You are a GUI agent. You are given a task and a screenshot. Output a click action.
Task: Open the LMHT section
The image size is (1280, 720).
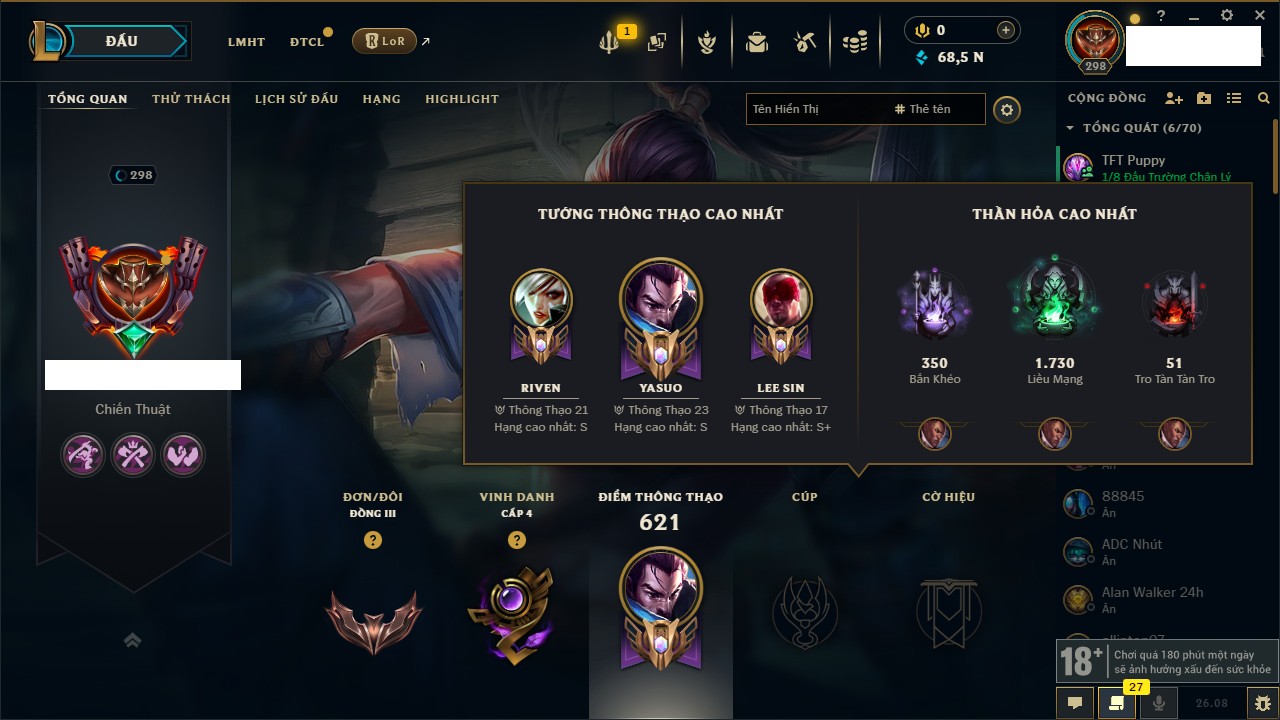click(246, 42)
